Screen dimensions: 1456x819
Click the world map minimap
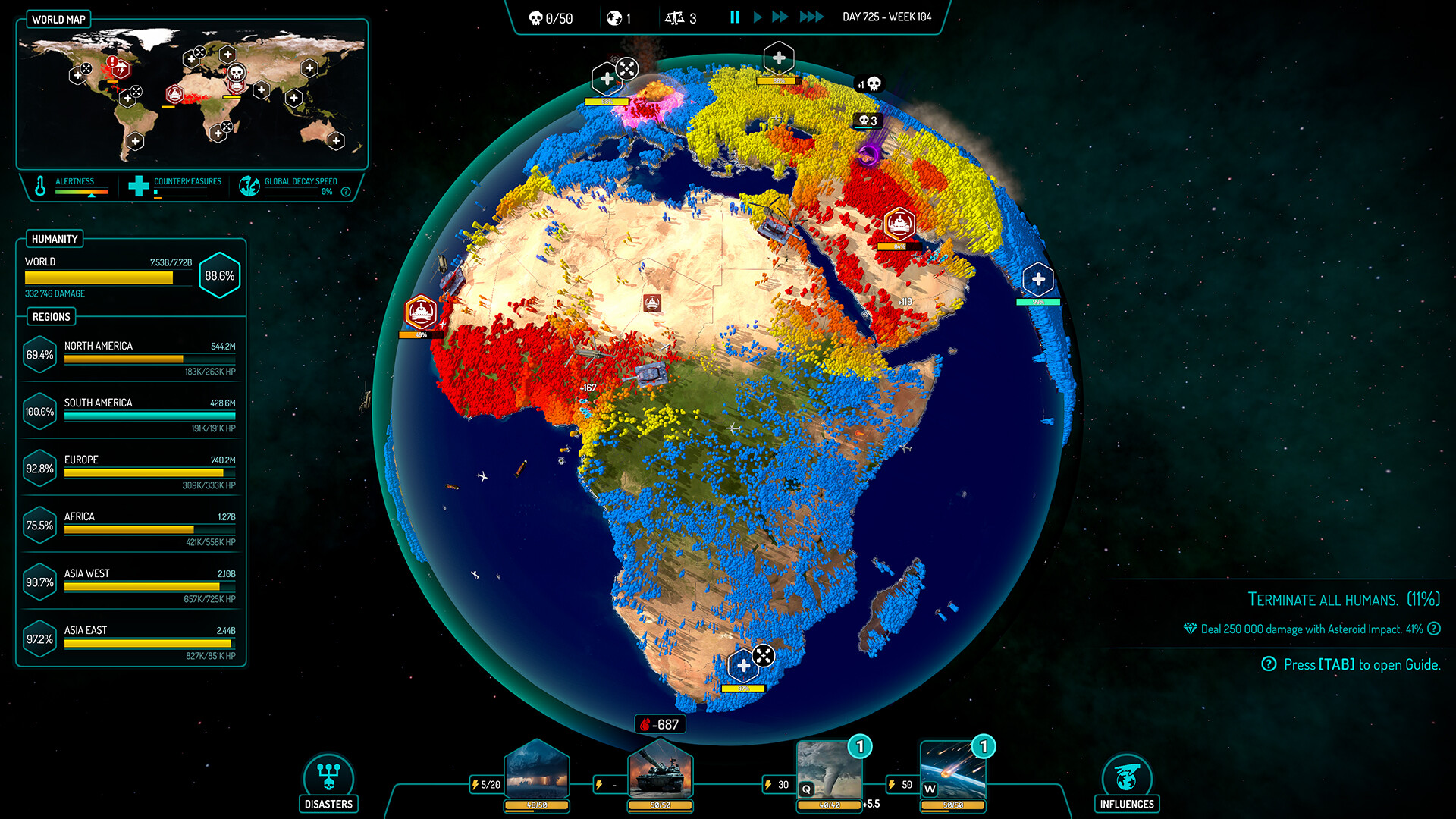pos(192,95)
